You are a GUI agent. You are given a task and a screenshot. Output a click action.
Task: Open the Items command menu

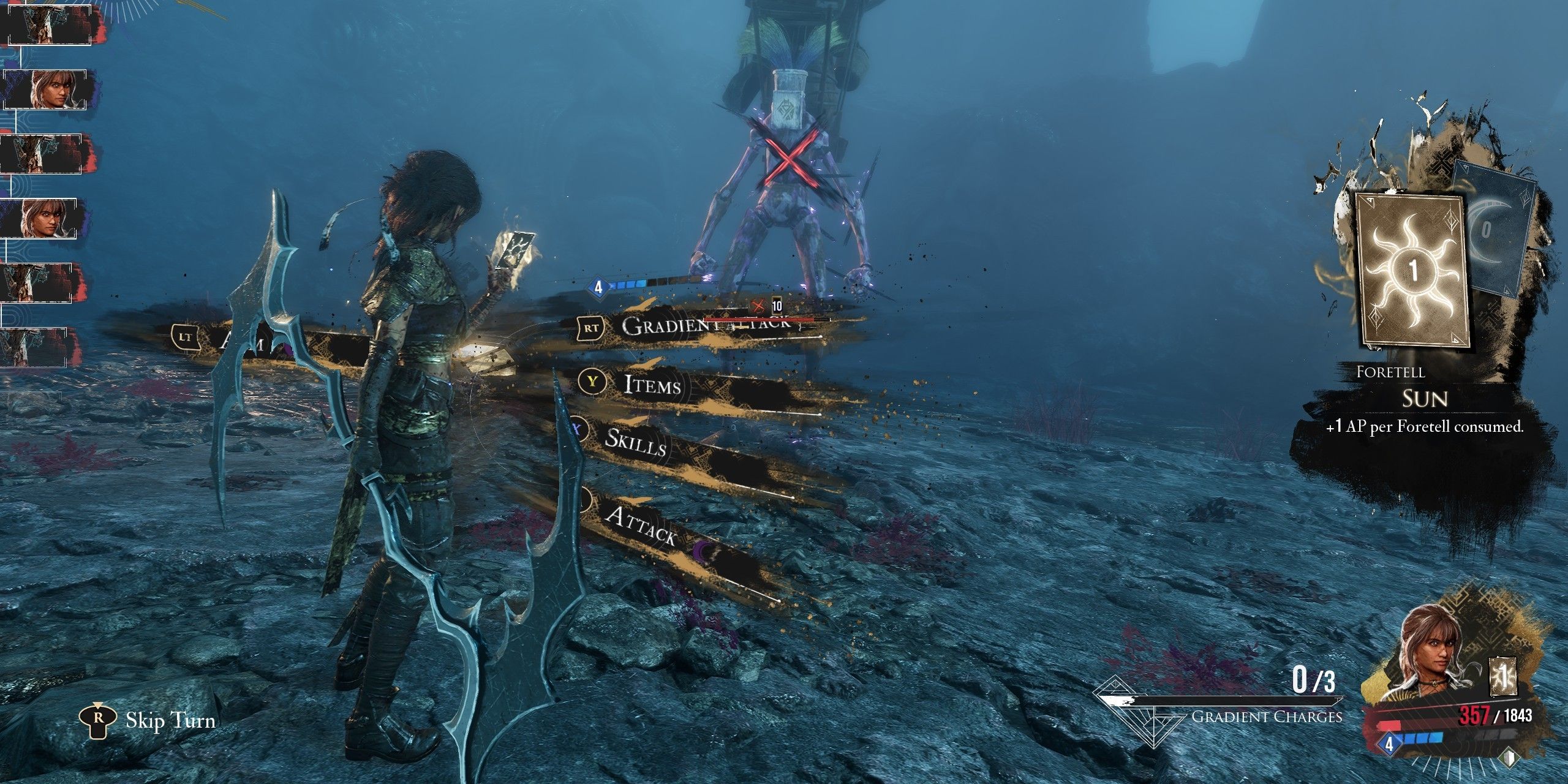[x=652, y=385]
